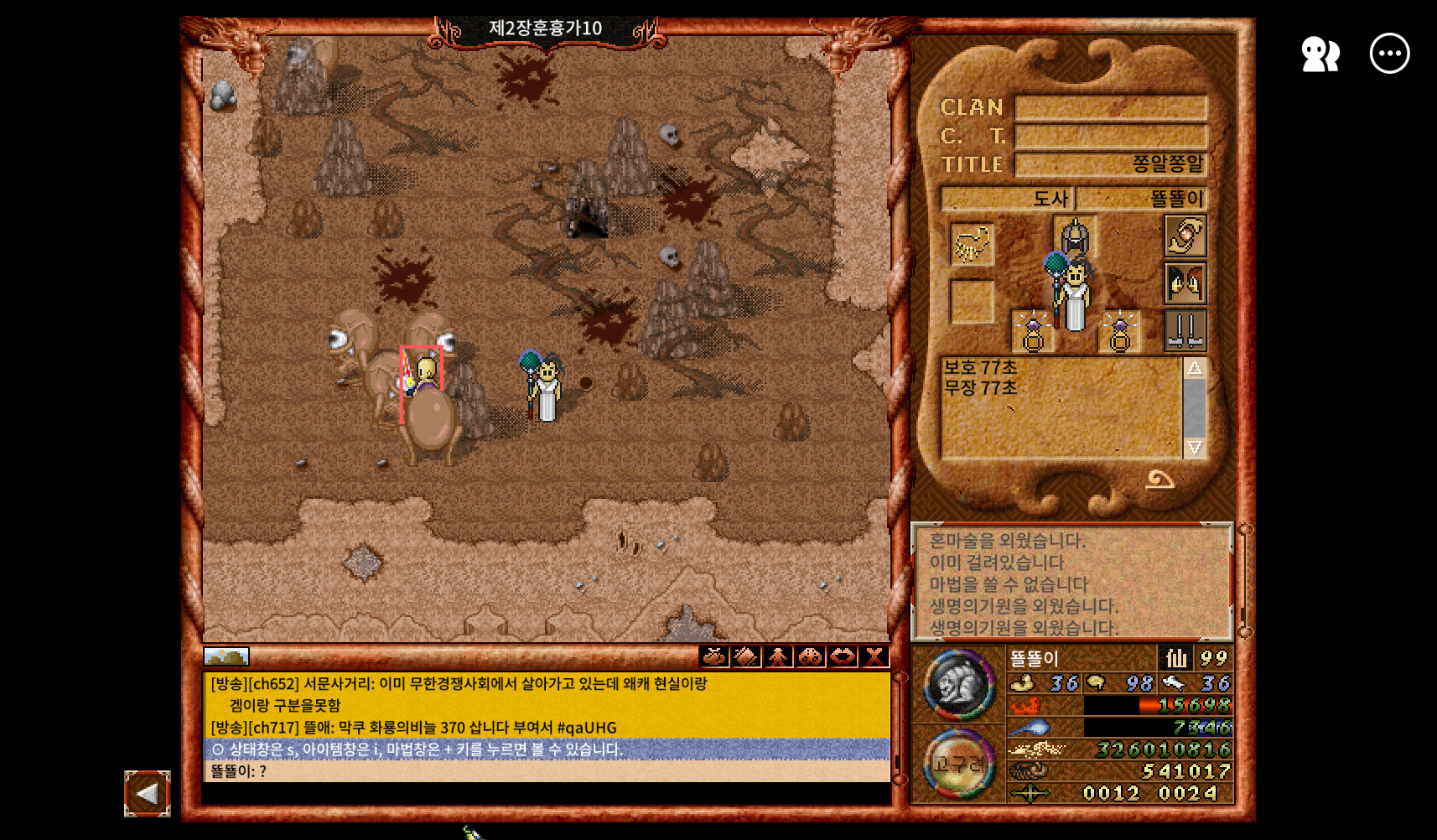1437x840 pixels.
Task: Focus the chat input line
Action: 545,793
